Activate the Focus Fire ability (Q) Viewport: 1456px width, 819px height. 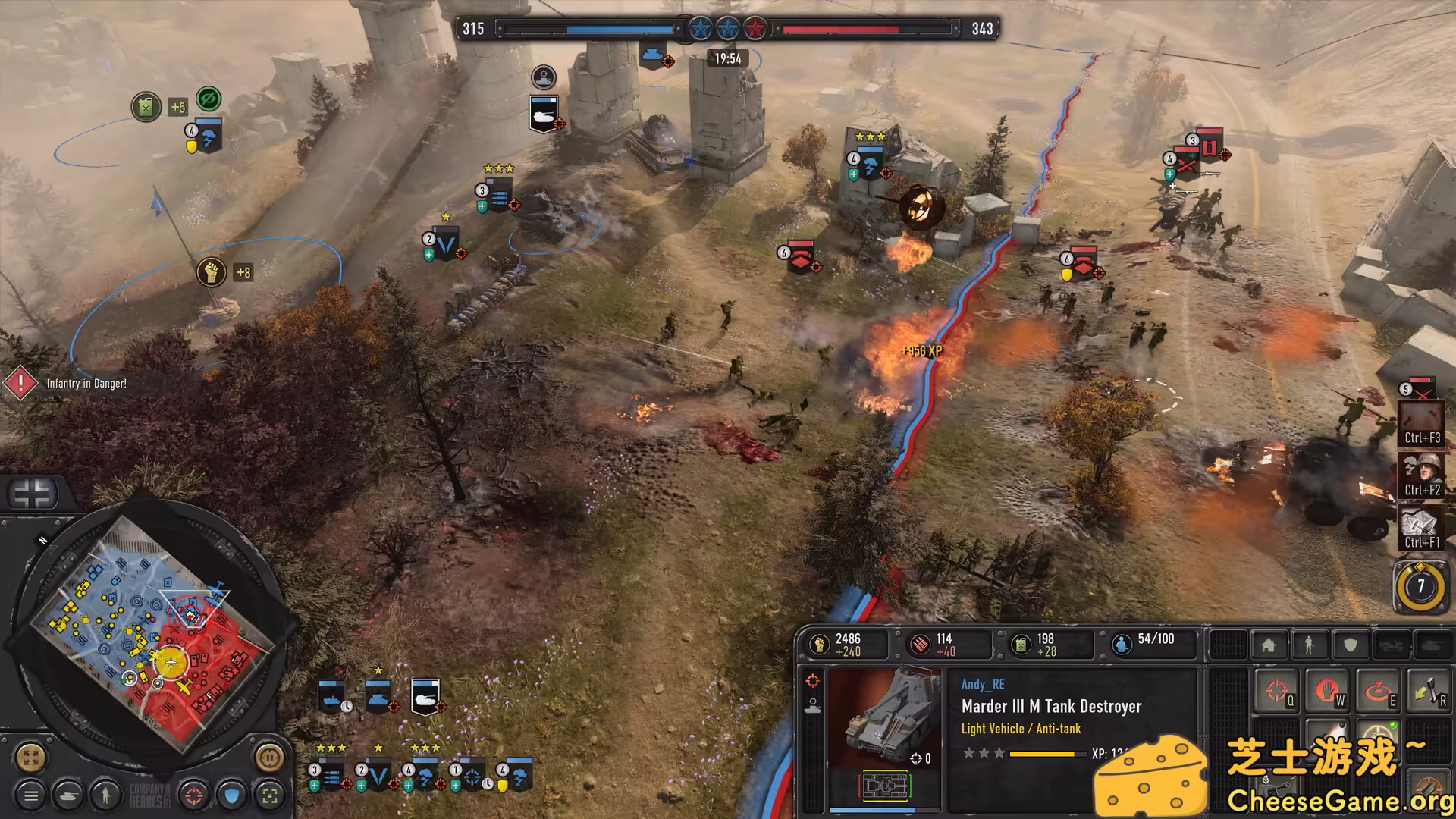(1278, 689)
